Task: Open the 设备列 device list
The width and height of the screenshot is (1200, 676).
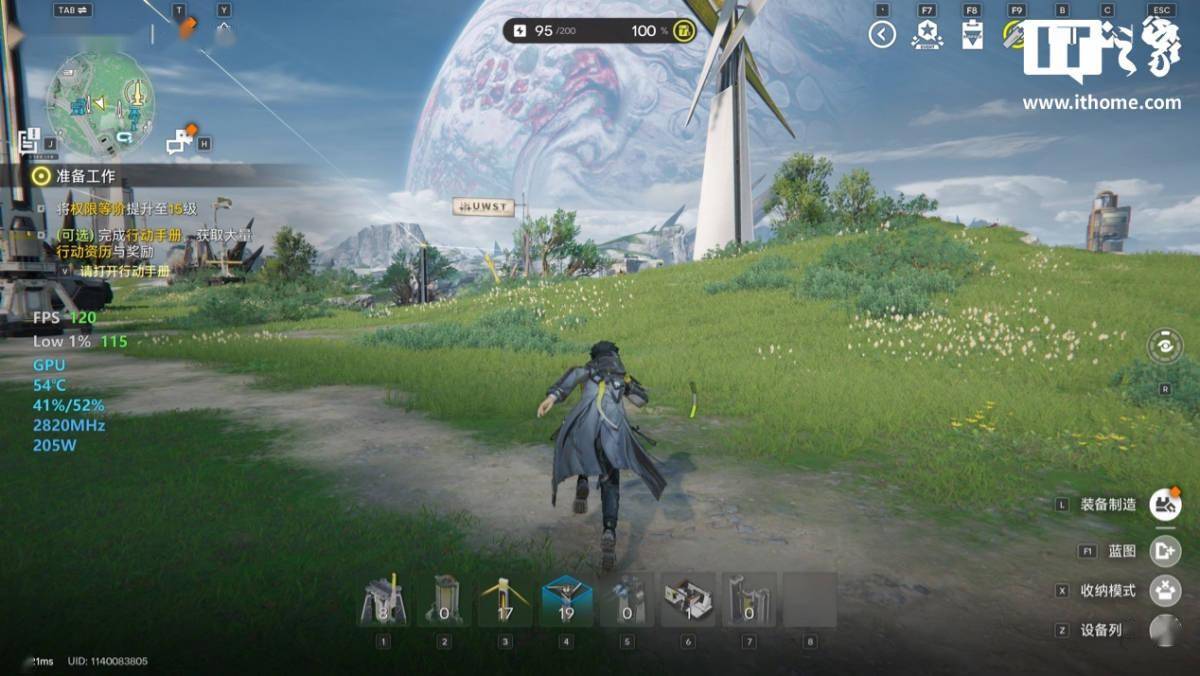Action: (x=1164, y=630)
